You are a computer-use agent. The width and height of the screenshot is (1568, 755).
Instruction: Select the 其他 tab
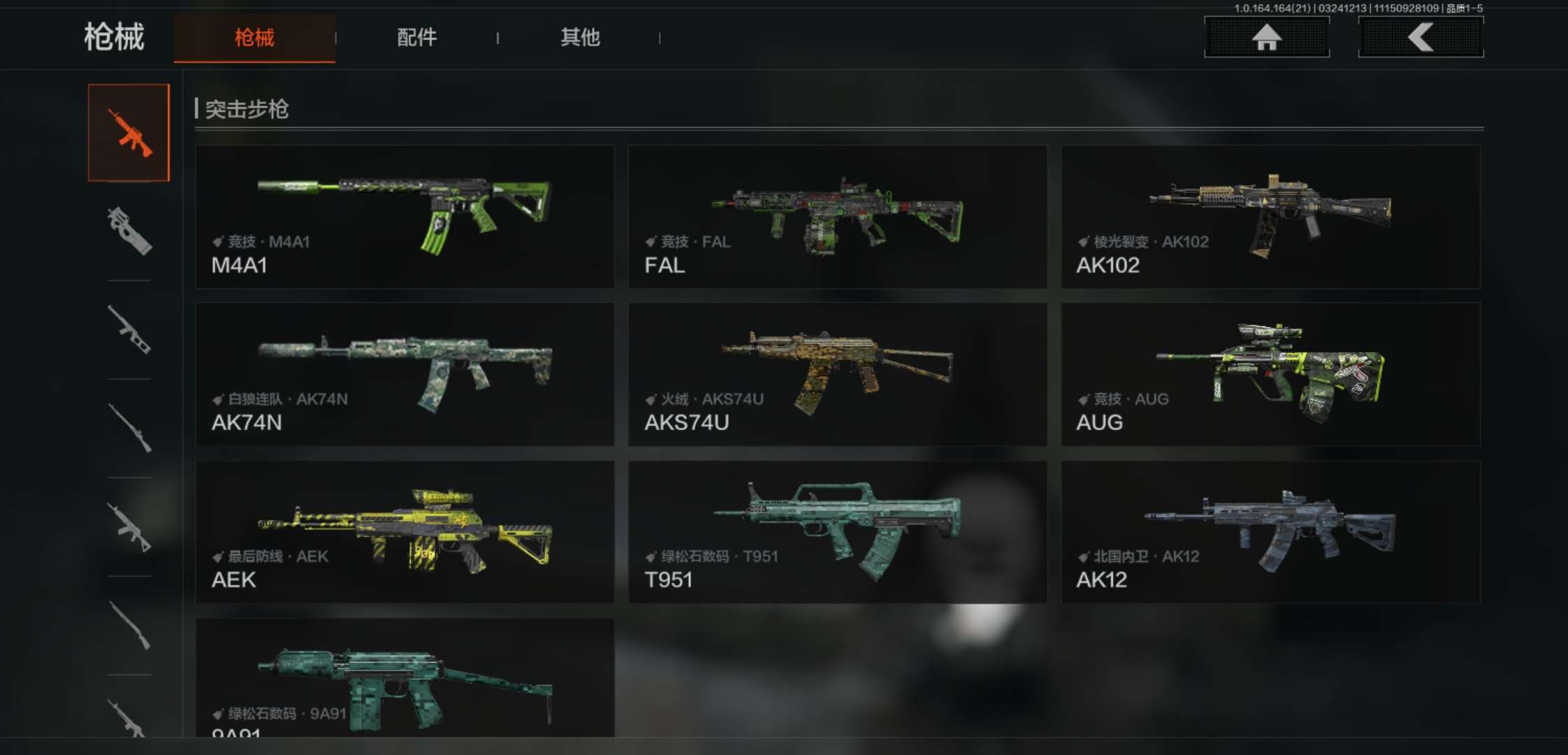pyautogui.click(x=580, y=38)
